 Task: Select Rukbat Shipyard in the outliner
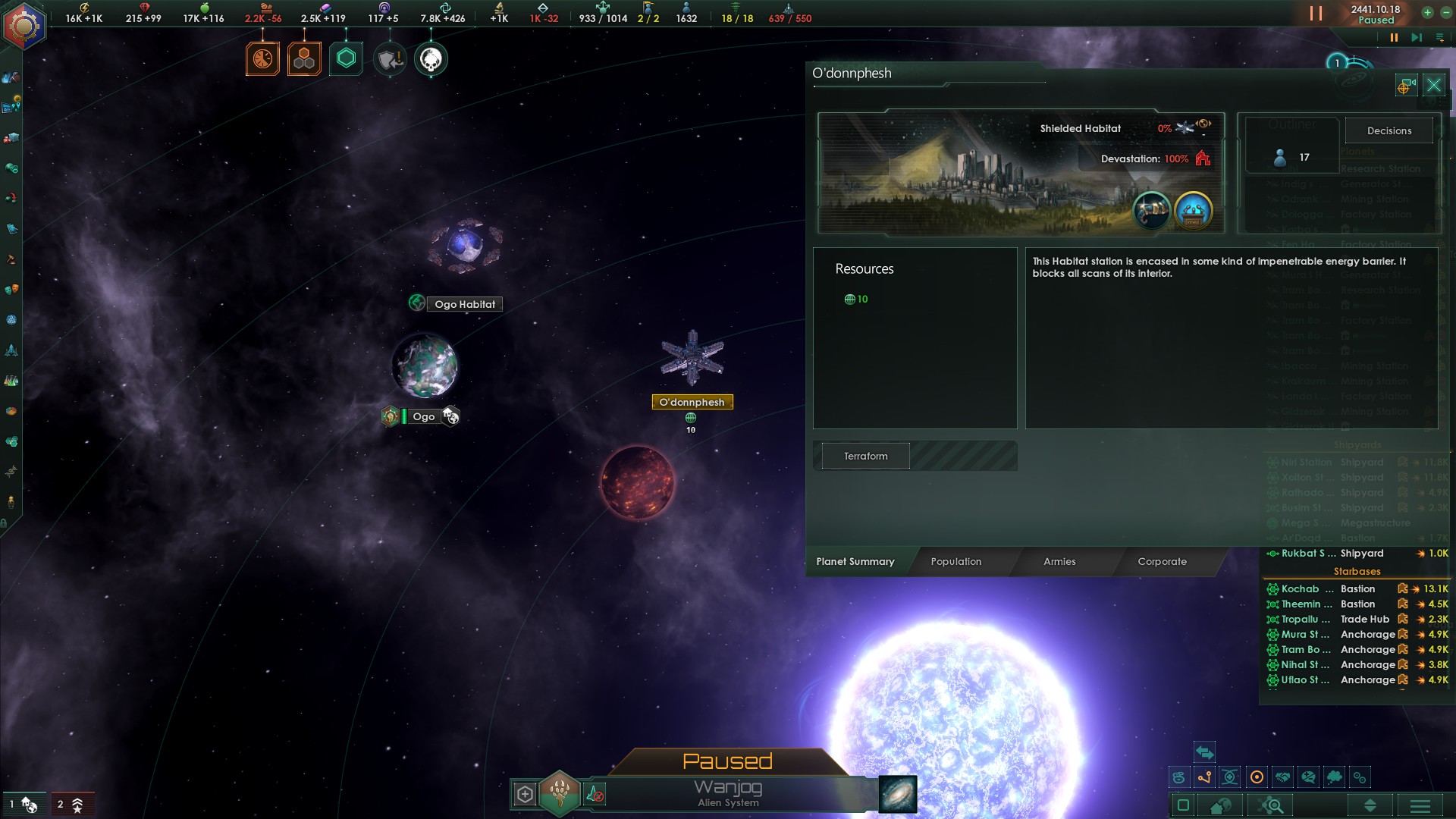tap(1327, 554)
